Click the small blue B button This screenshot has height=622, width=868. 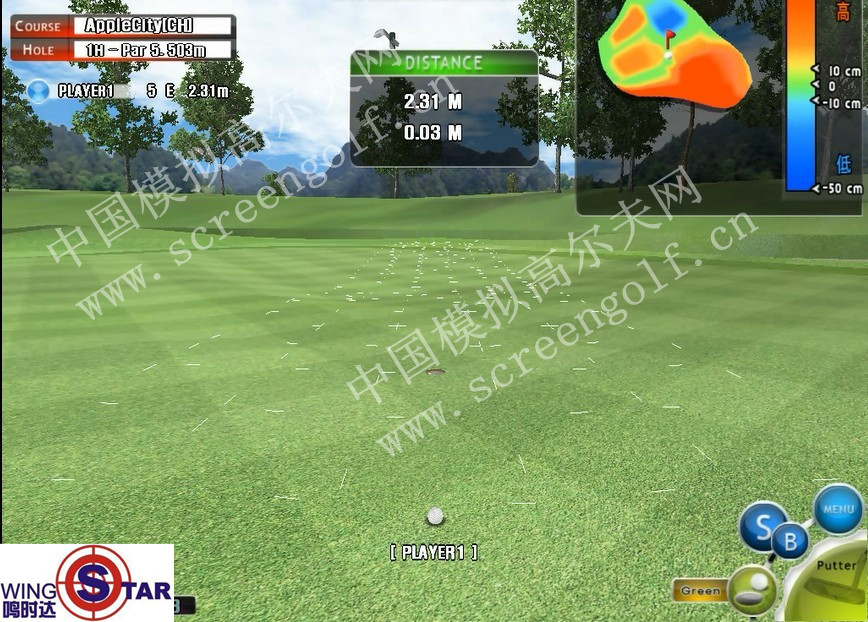click(x=791, y=543)
